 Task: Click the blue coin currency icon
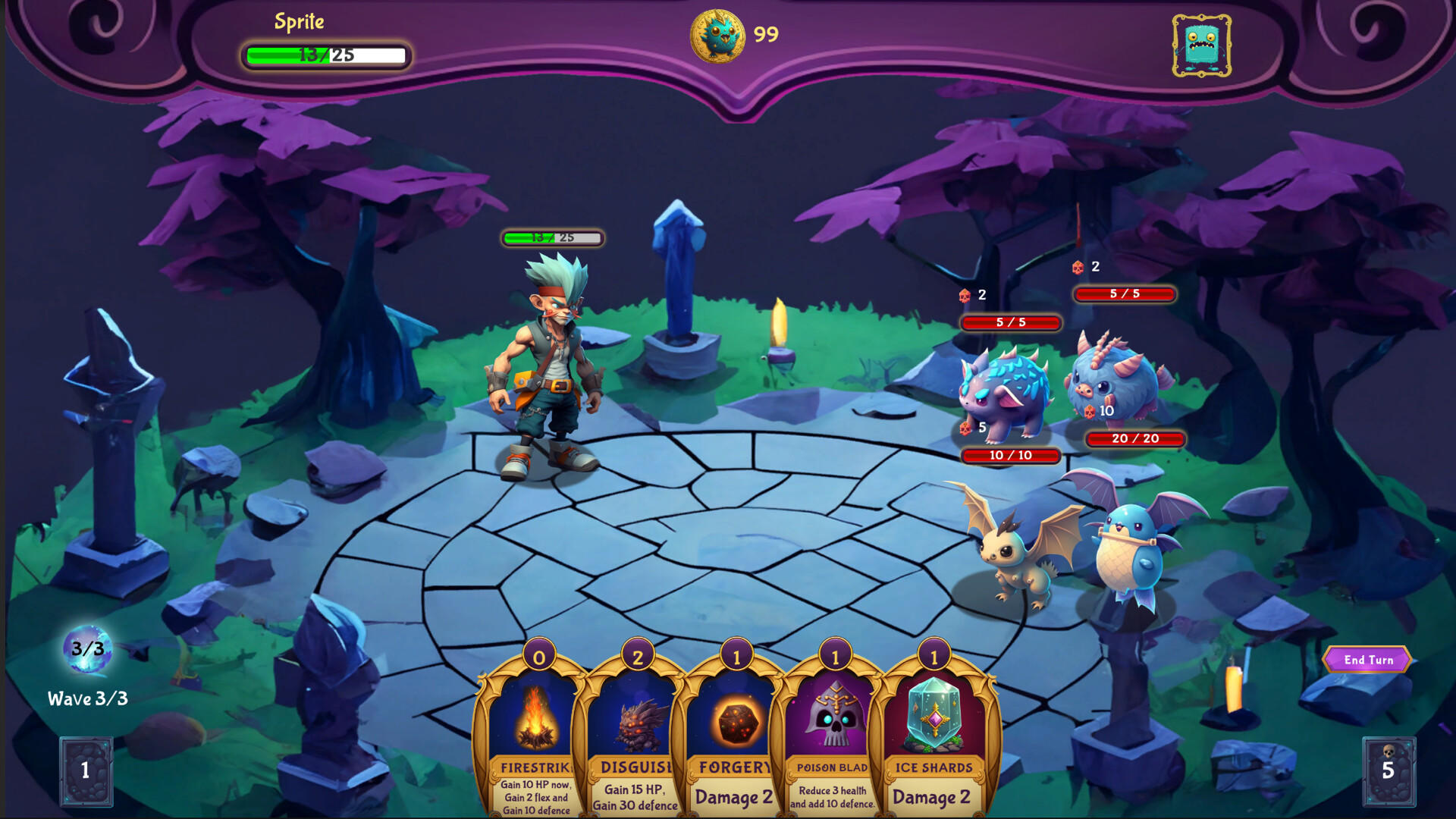(x=717, y=33)
